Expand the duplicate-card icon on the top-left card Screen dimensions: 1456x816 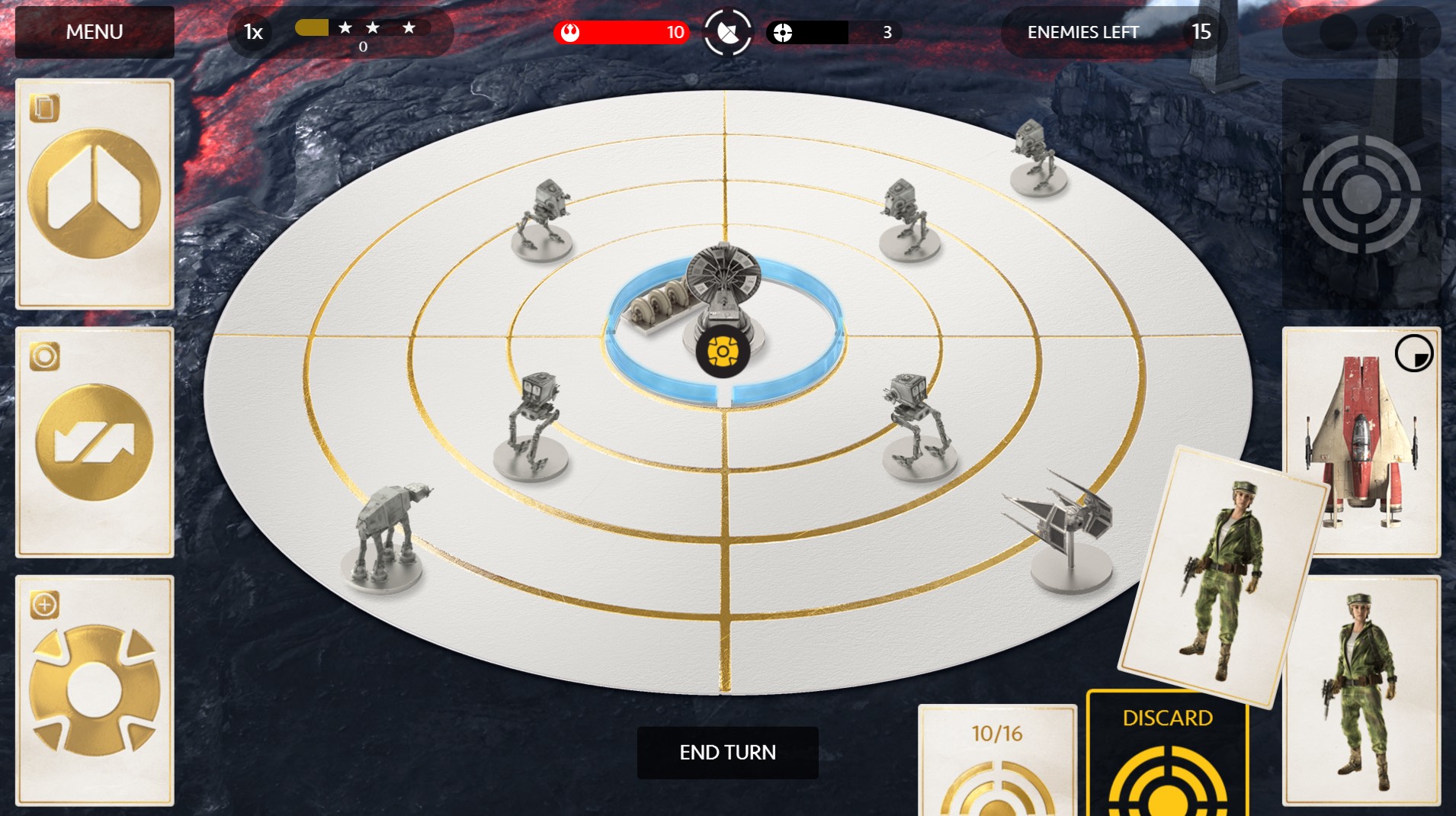pos(46,107)
